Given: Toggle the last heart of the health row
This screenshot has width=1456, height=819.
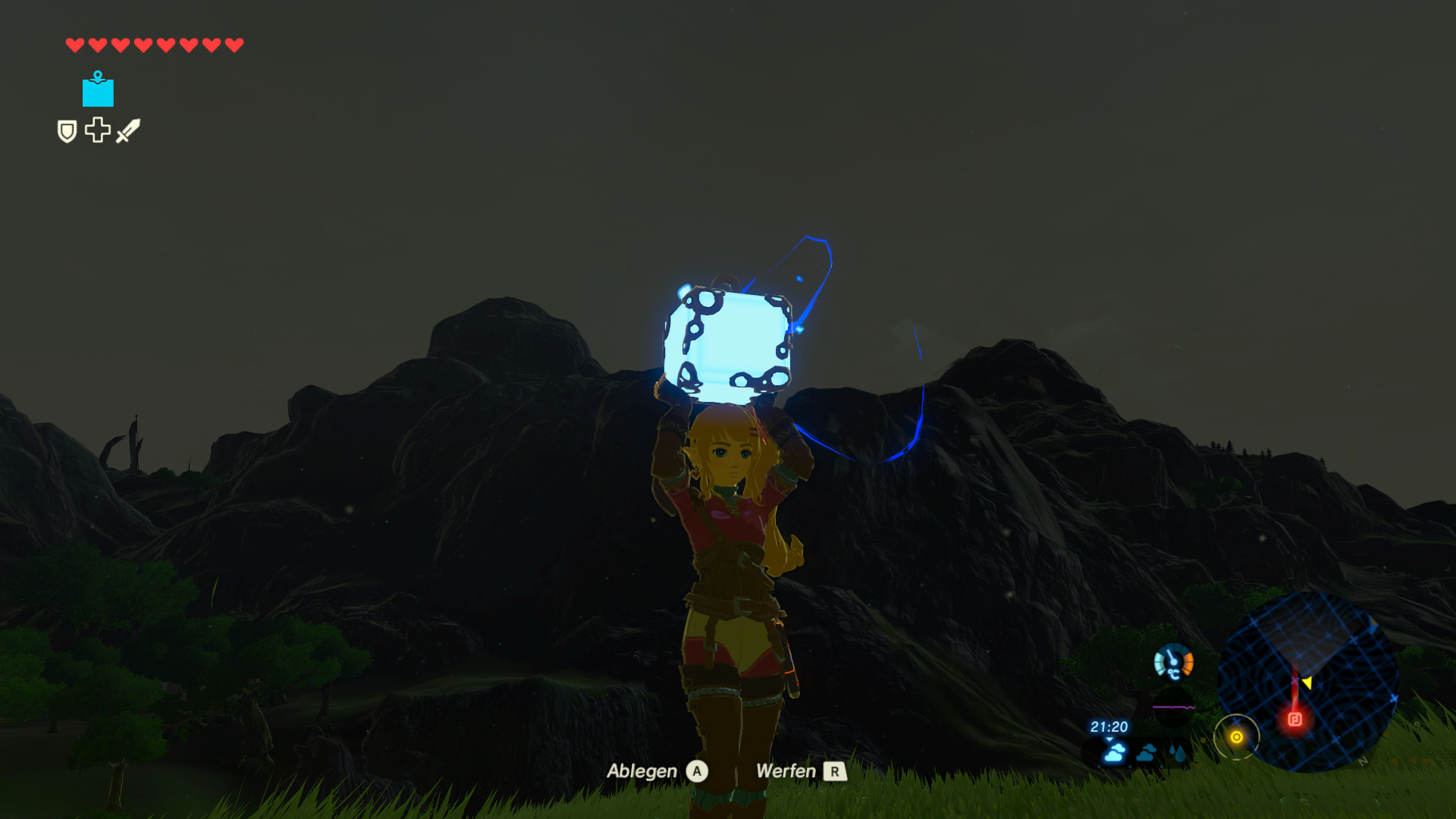Looking at the screenshot, I should [234, 43].
